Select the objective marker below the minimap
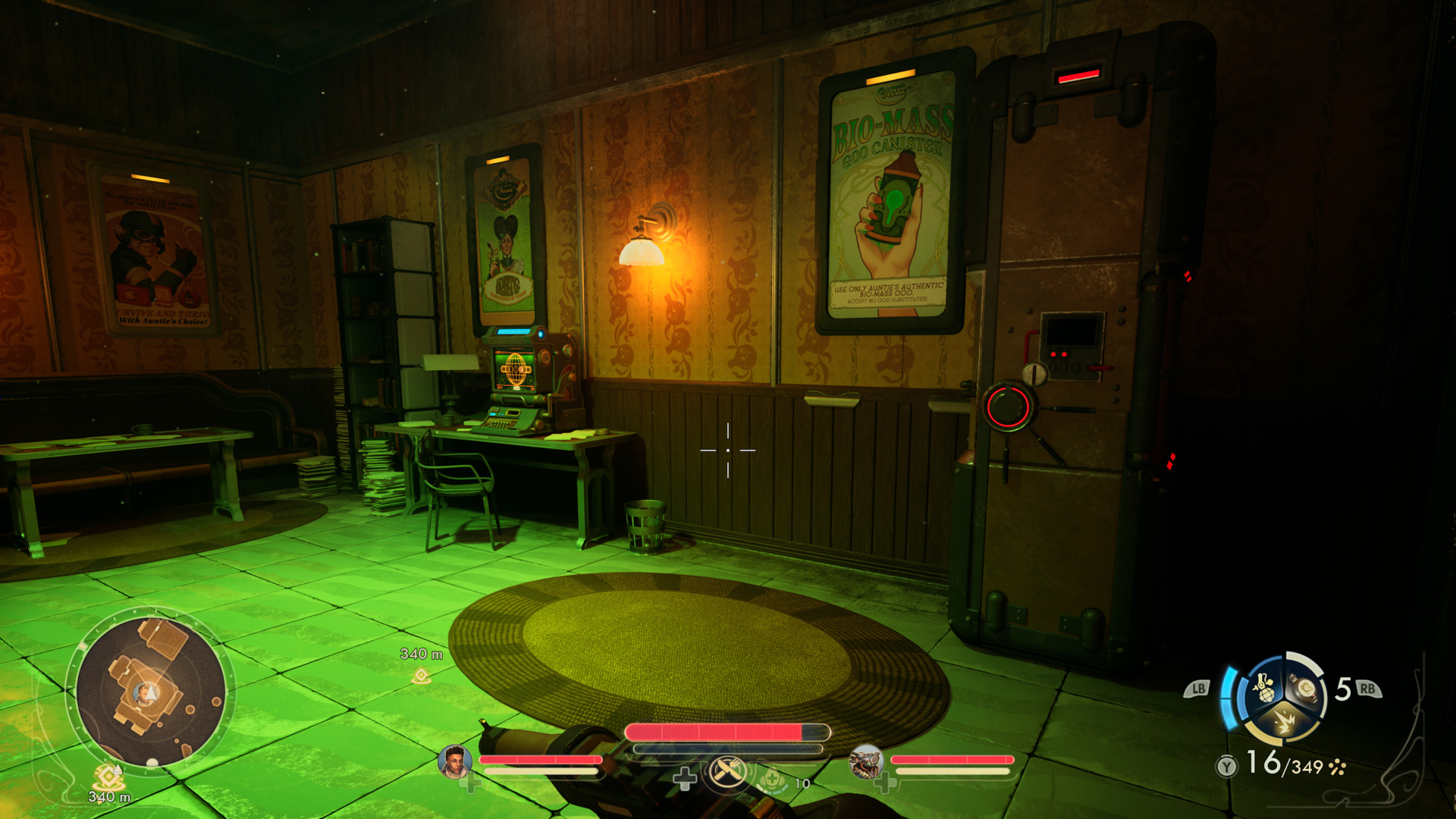Viewport: 1456px width, 819px height. coord(108,777)
